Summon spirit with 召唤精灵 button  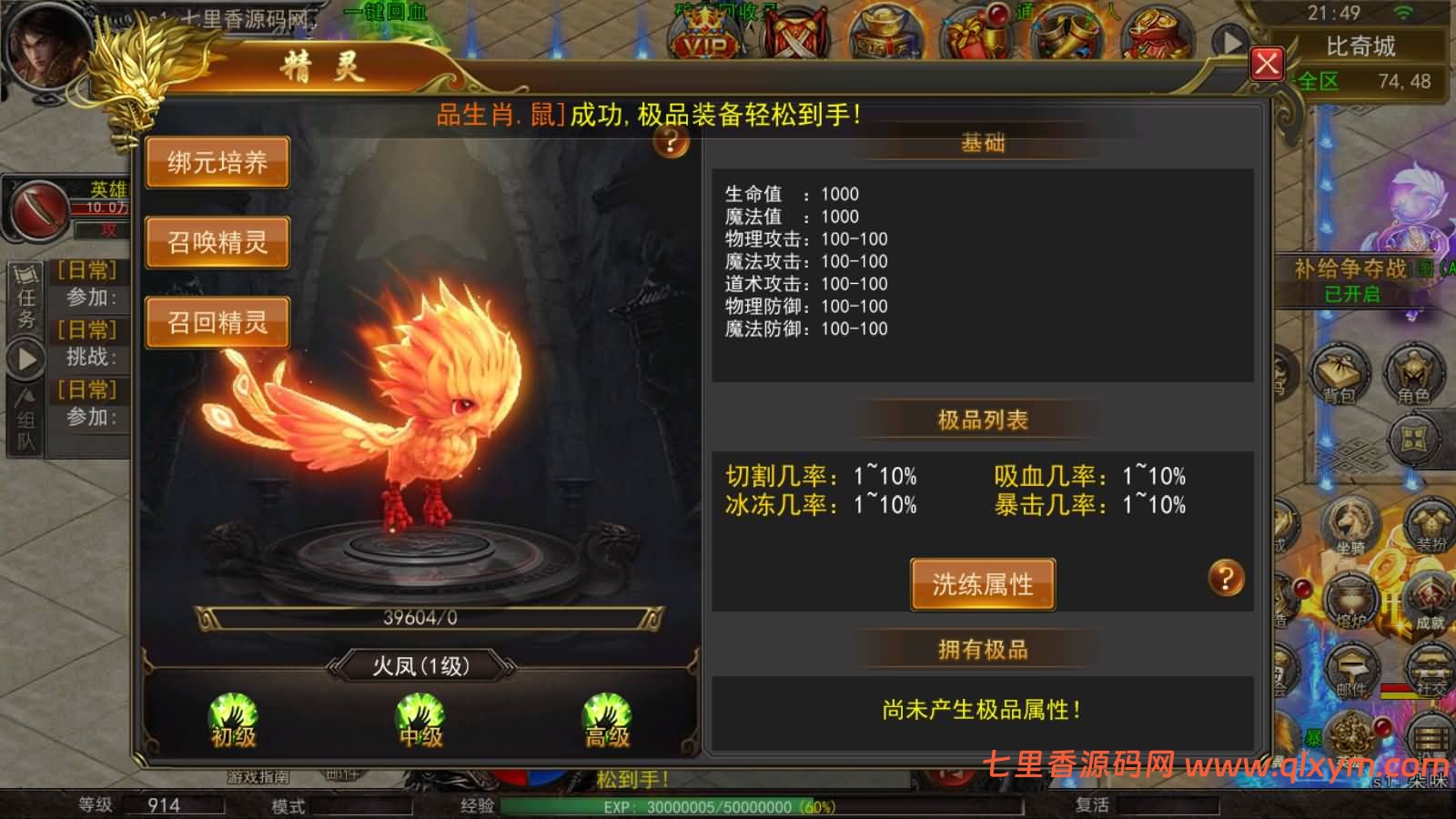pyautogui.click(x=217, y=241)
